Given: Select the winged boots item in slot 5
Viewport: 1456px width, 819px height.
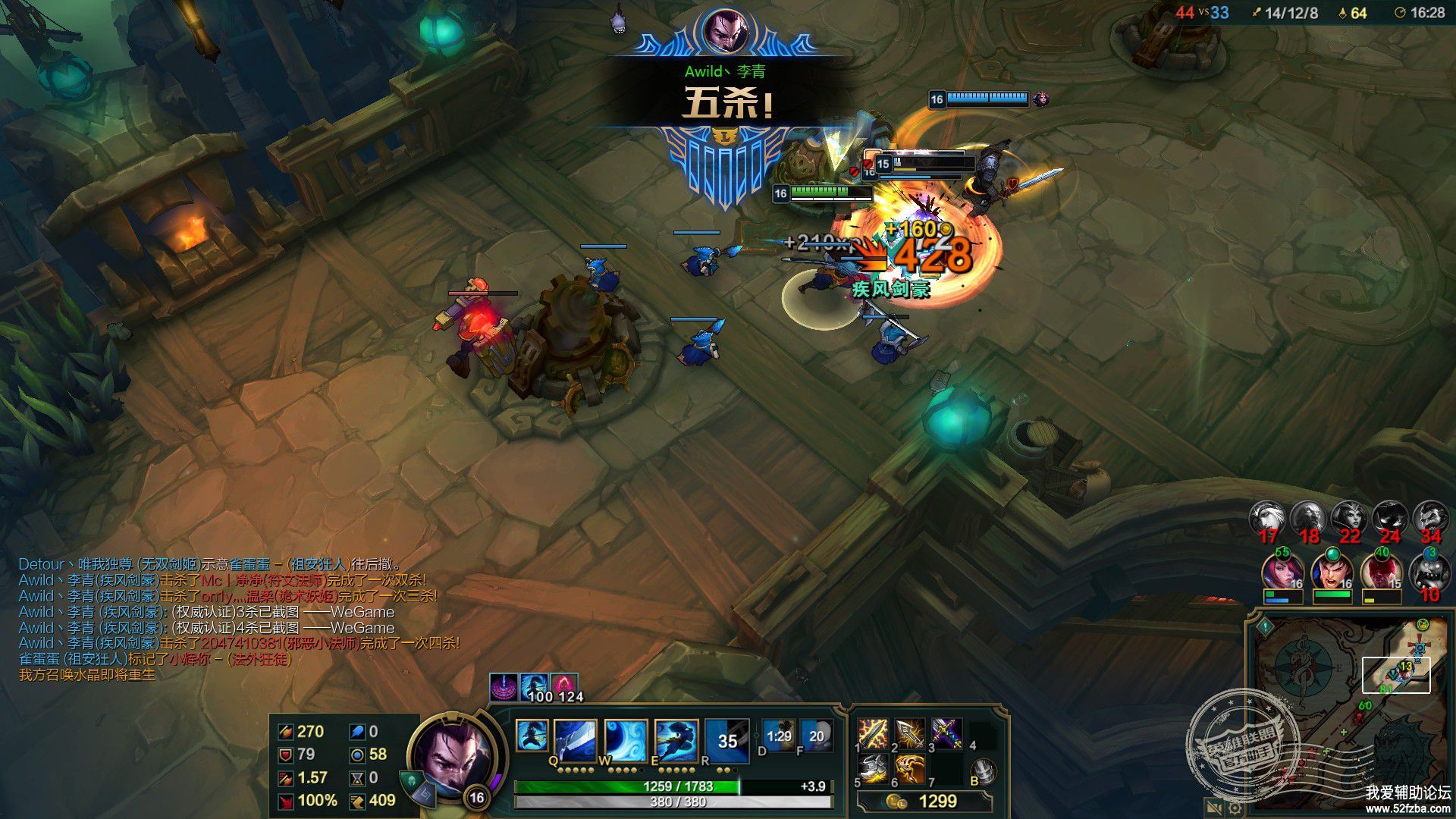Looking at the screenshot, I should 873,770.
